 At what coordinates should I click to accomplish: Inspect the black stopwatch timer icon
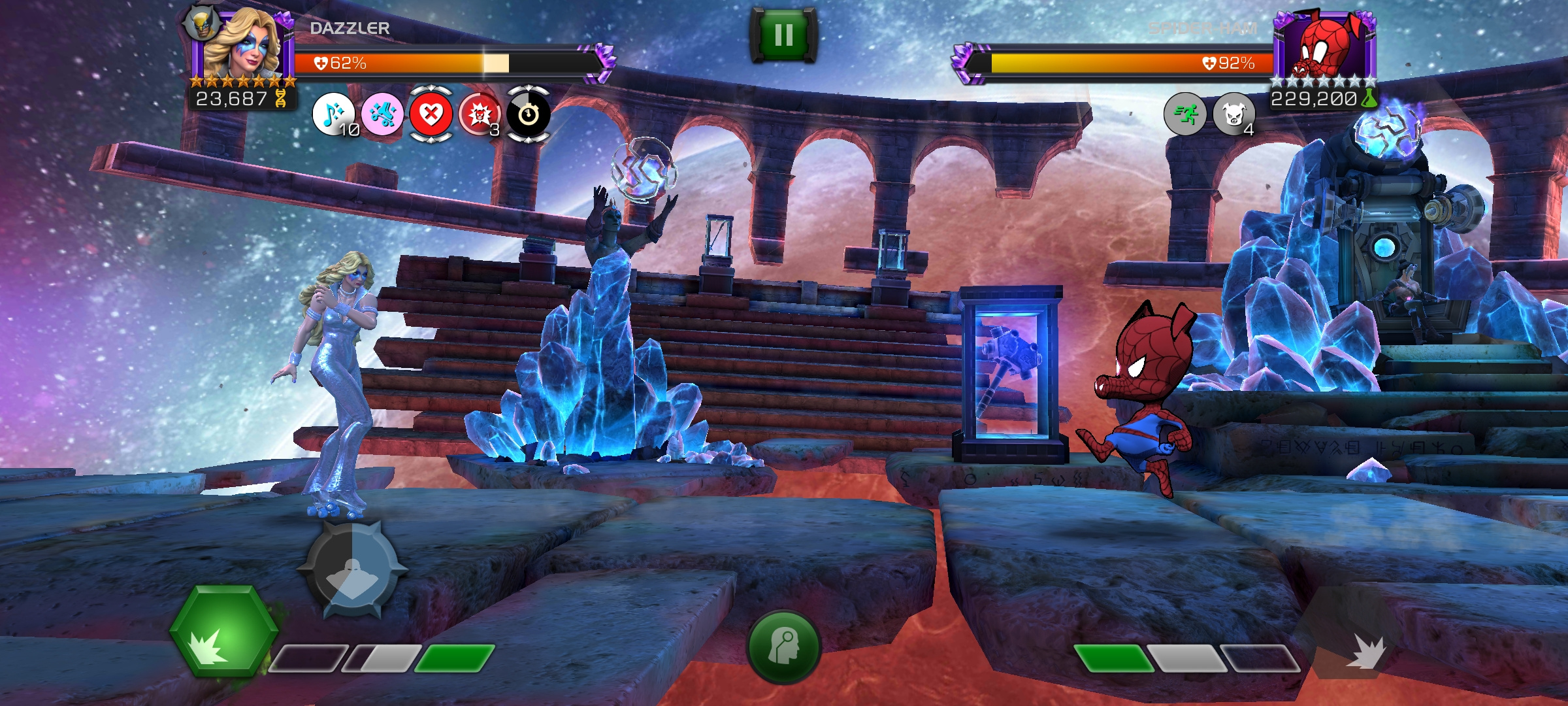tap(529, 114)
